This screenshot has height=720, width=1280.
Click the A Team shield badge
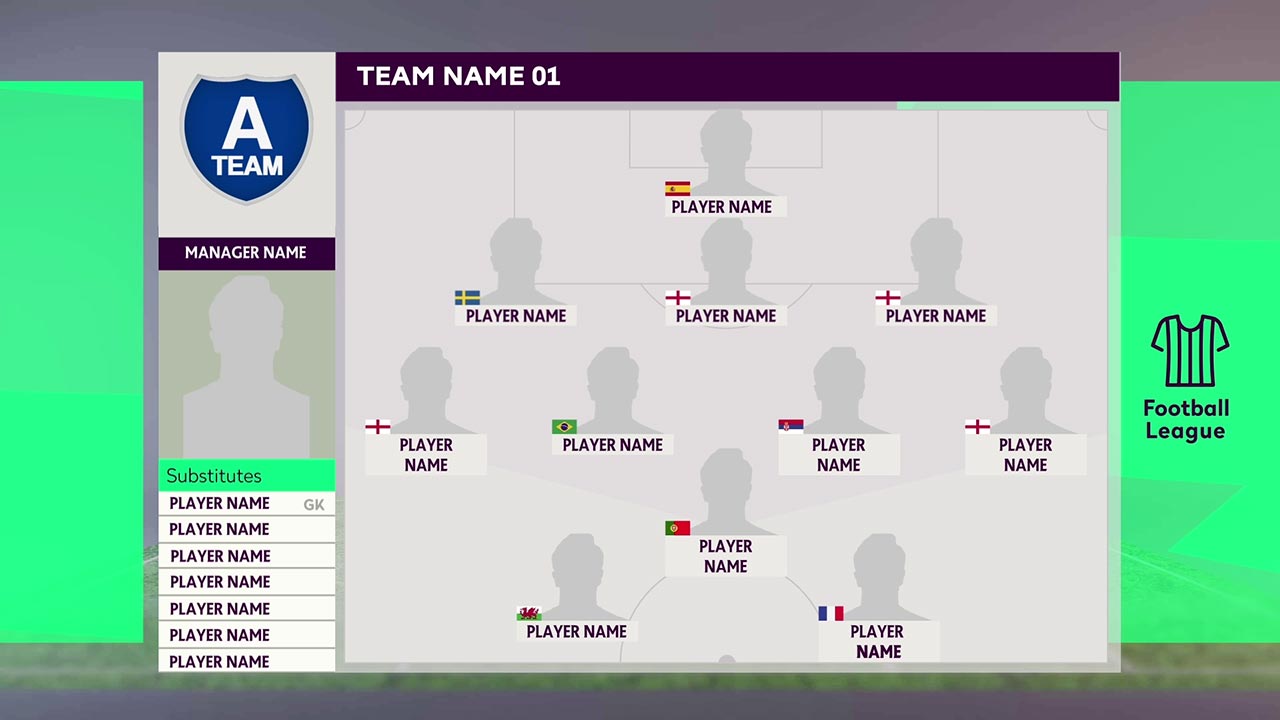click(x=246, y=138)
